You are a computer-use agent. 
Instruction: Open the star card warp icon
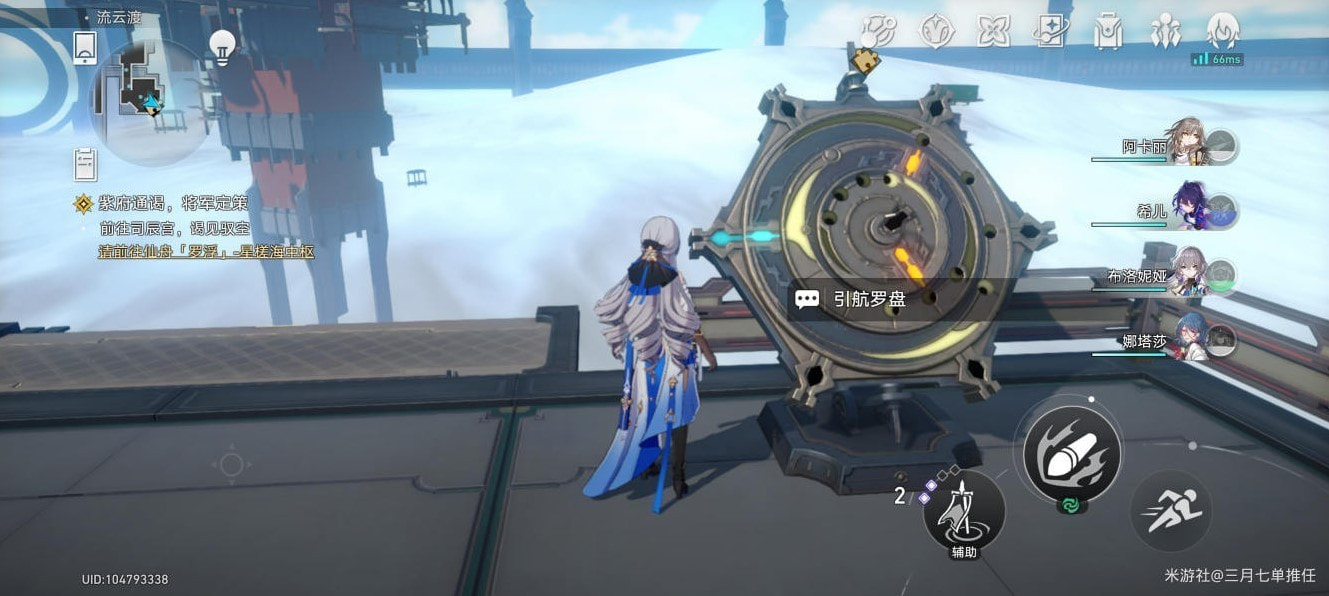pyautogui.click(x=1051, y=32)
